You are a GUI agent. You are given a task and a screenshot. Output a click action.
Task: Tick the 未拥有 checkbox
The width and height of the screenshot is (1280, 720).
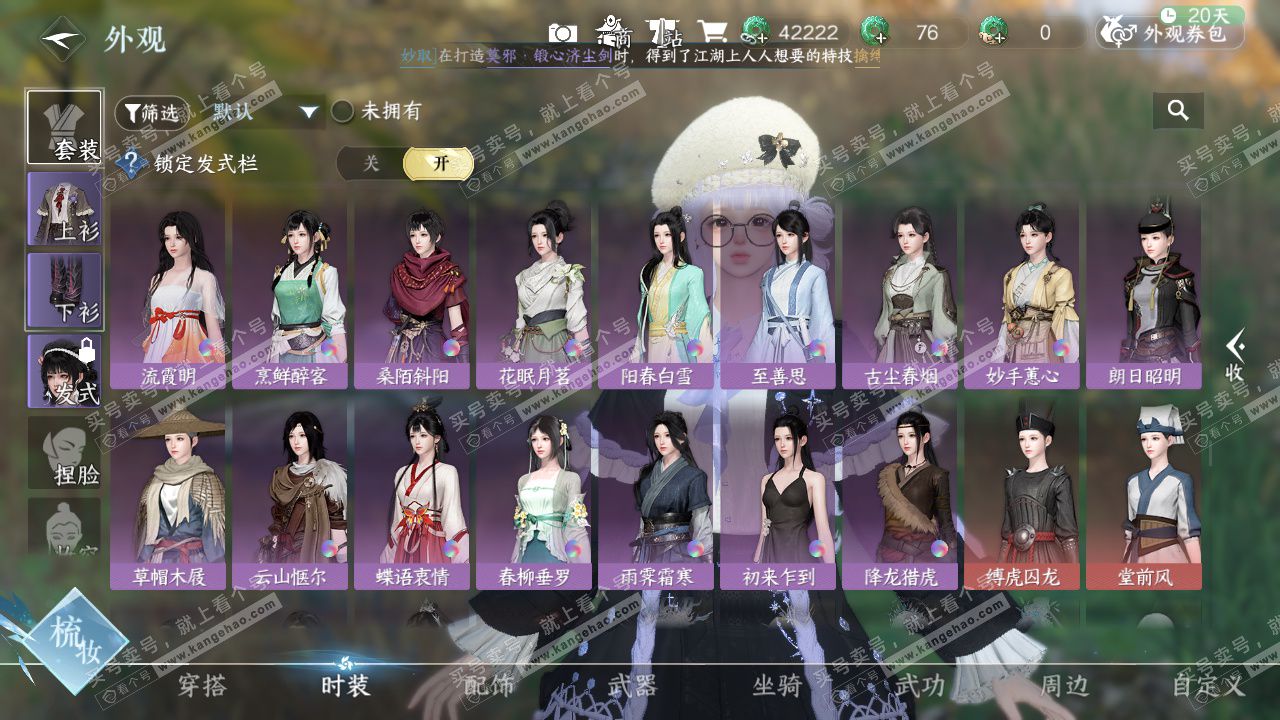(343, 111)
